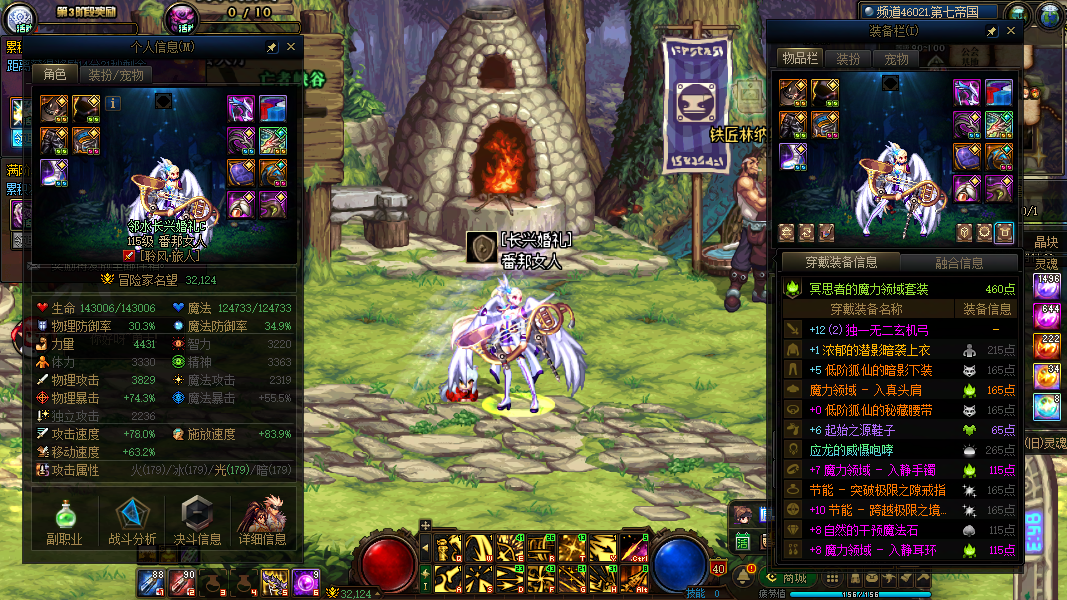Switch to the 融合信息 tab

tap(958, 263)
